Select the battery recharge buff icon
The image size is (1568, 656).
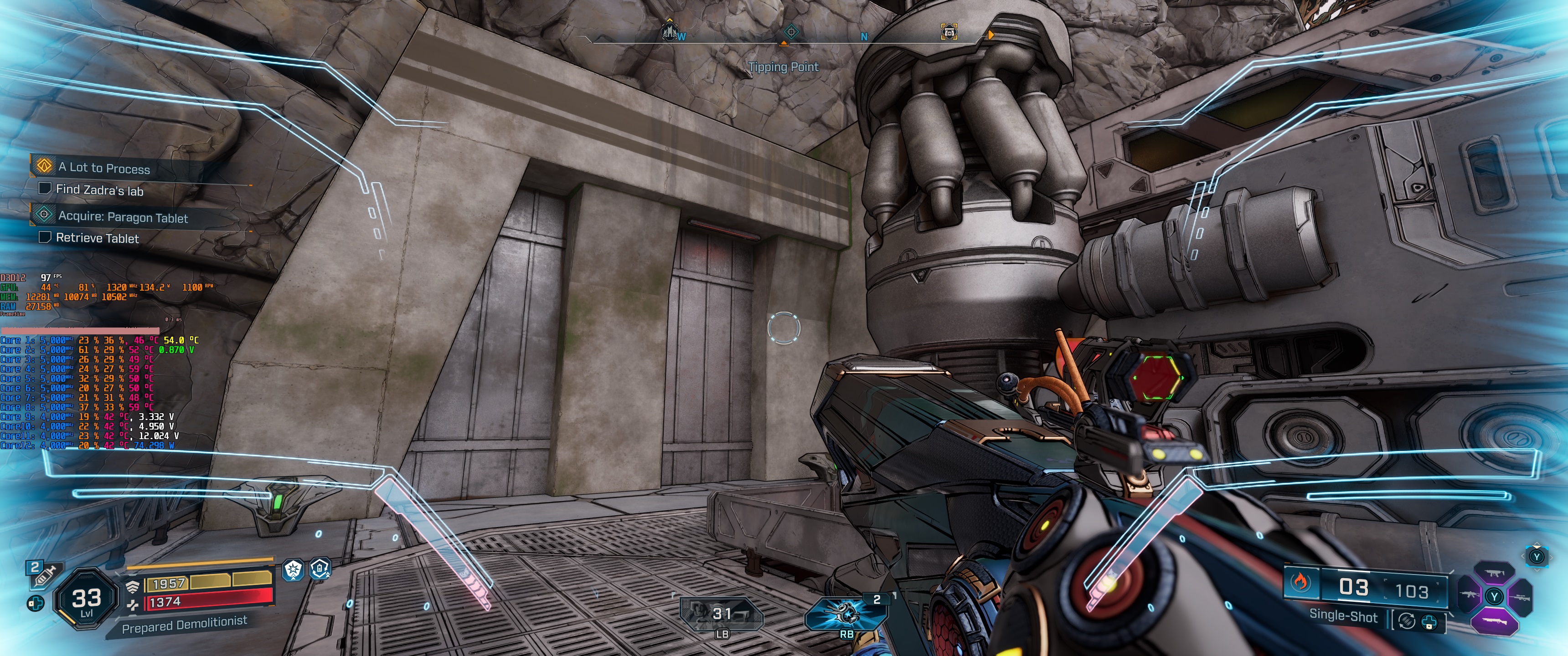320,569
